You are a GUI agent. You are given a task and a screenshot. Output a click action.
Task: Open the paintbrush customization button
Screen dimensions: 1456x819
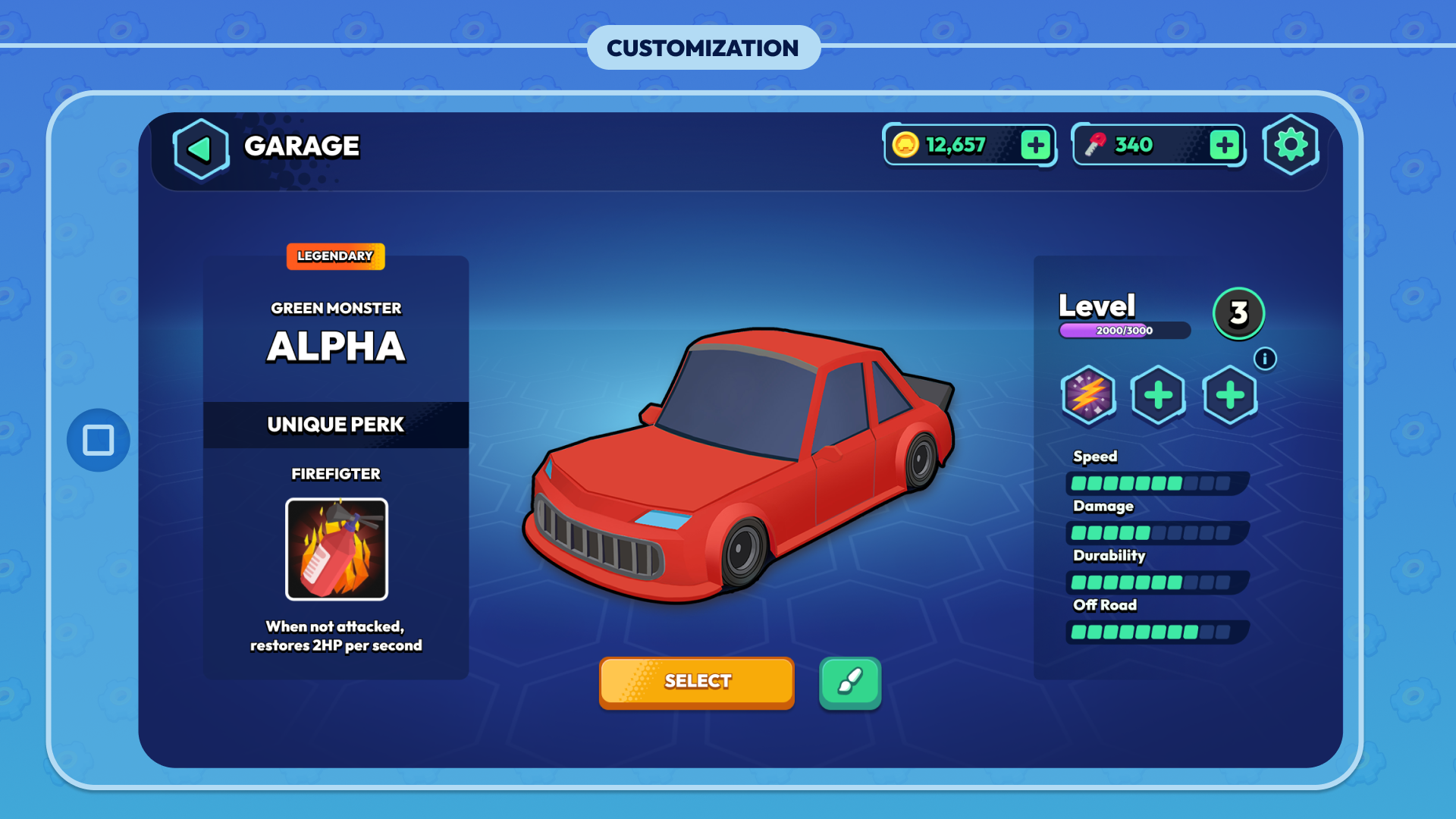tap(849, 682)
